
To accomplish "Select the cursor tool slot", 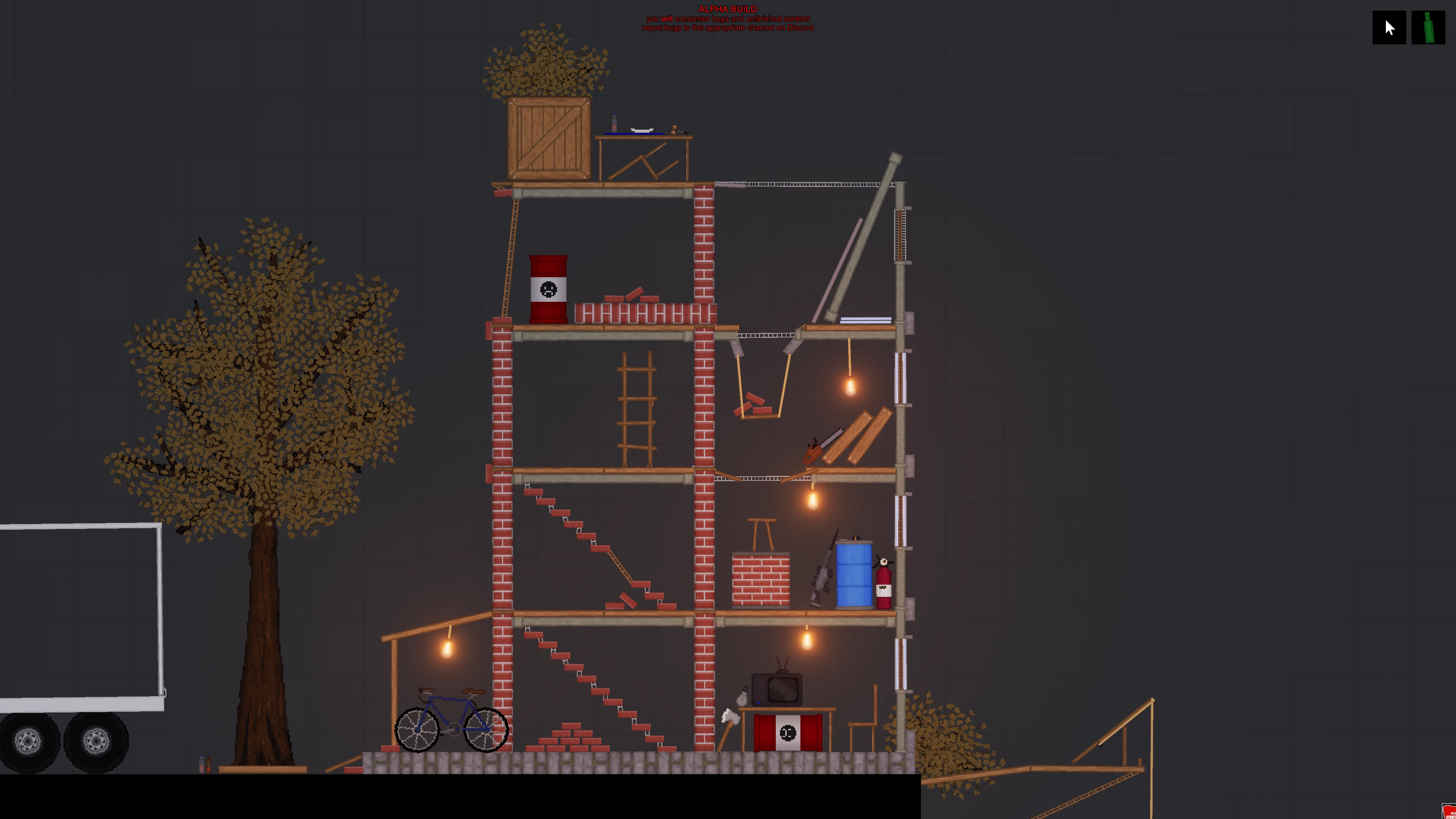I will point(1389,27).
